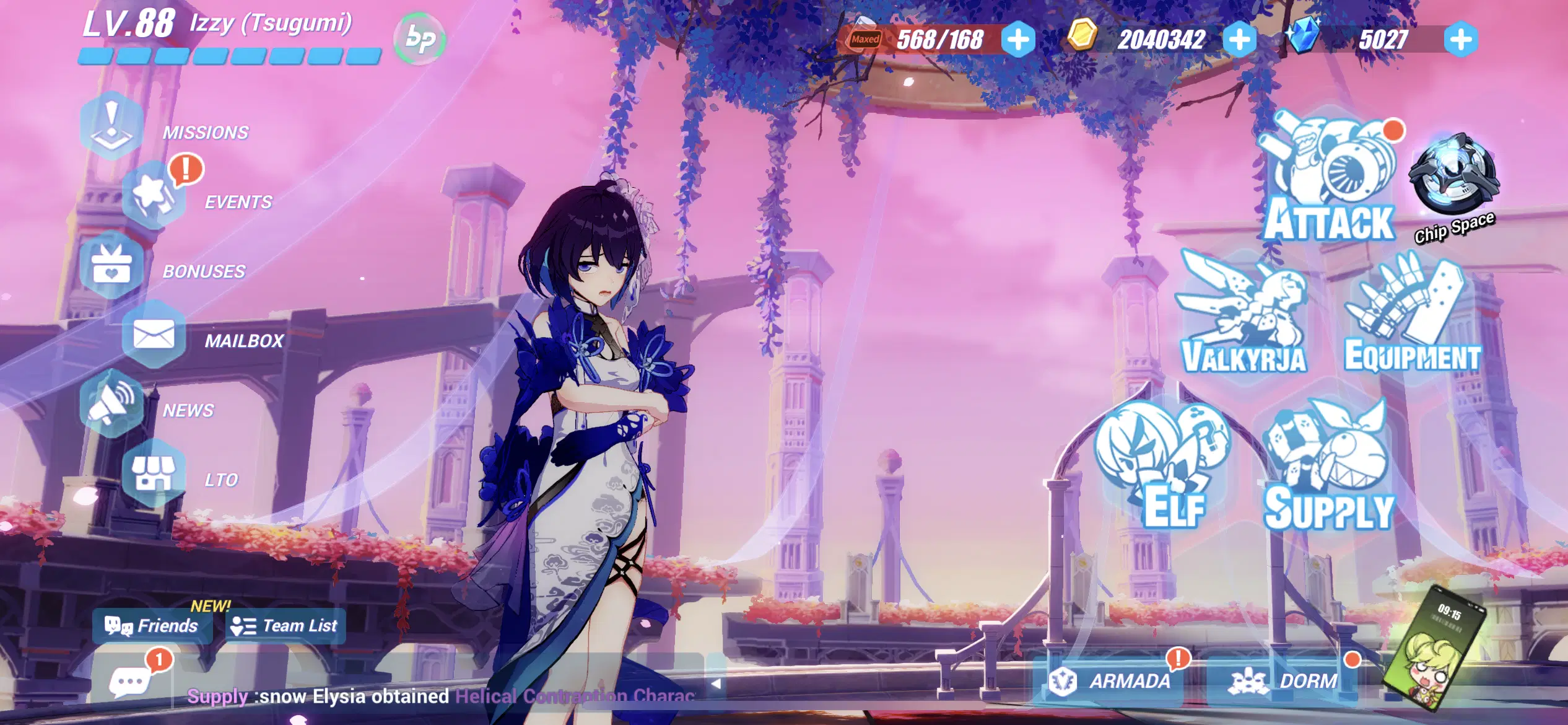Open the chat bubble with unread message
This screenshot has width=1568, height=725.
tap(130, 682)
